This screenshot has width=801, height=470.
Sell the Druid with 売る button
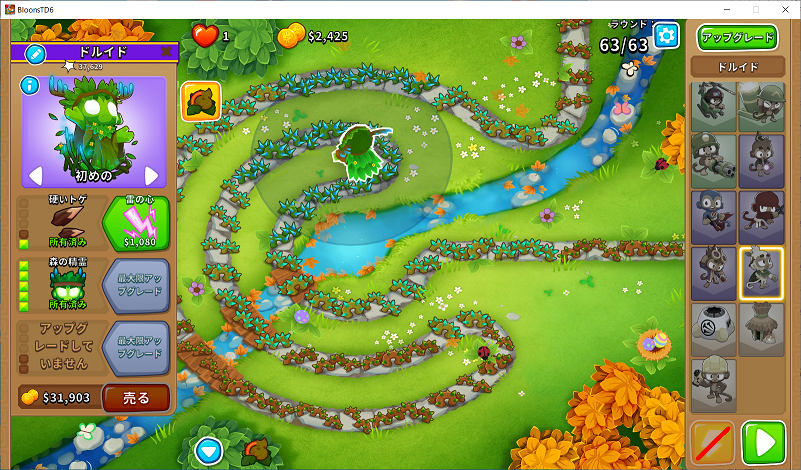(135, 397)
